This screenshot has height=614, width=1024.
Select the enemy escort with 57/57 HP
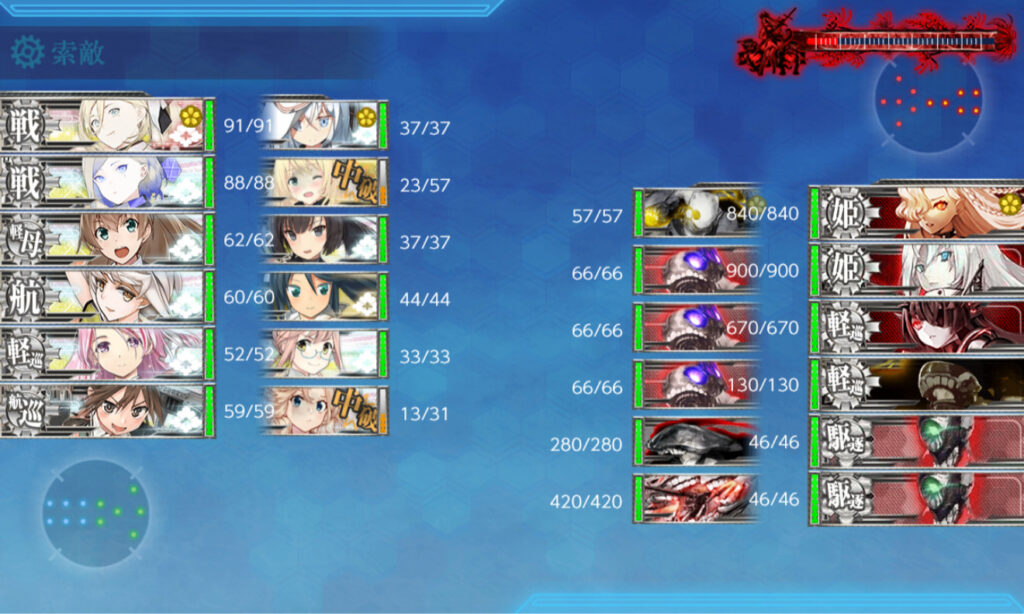click(x=696, y=213)
